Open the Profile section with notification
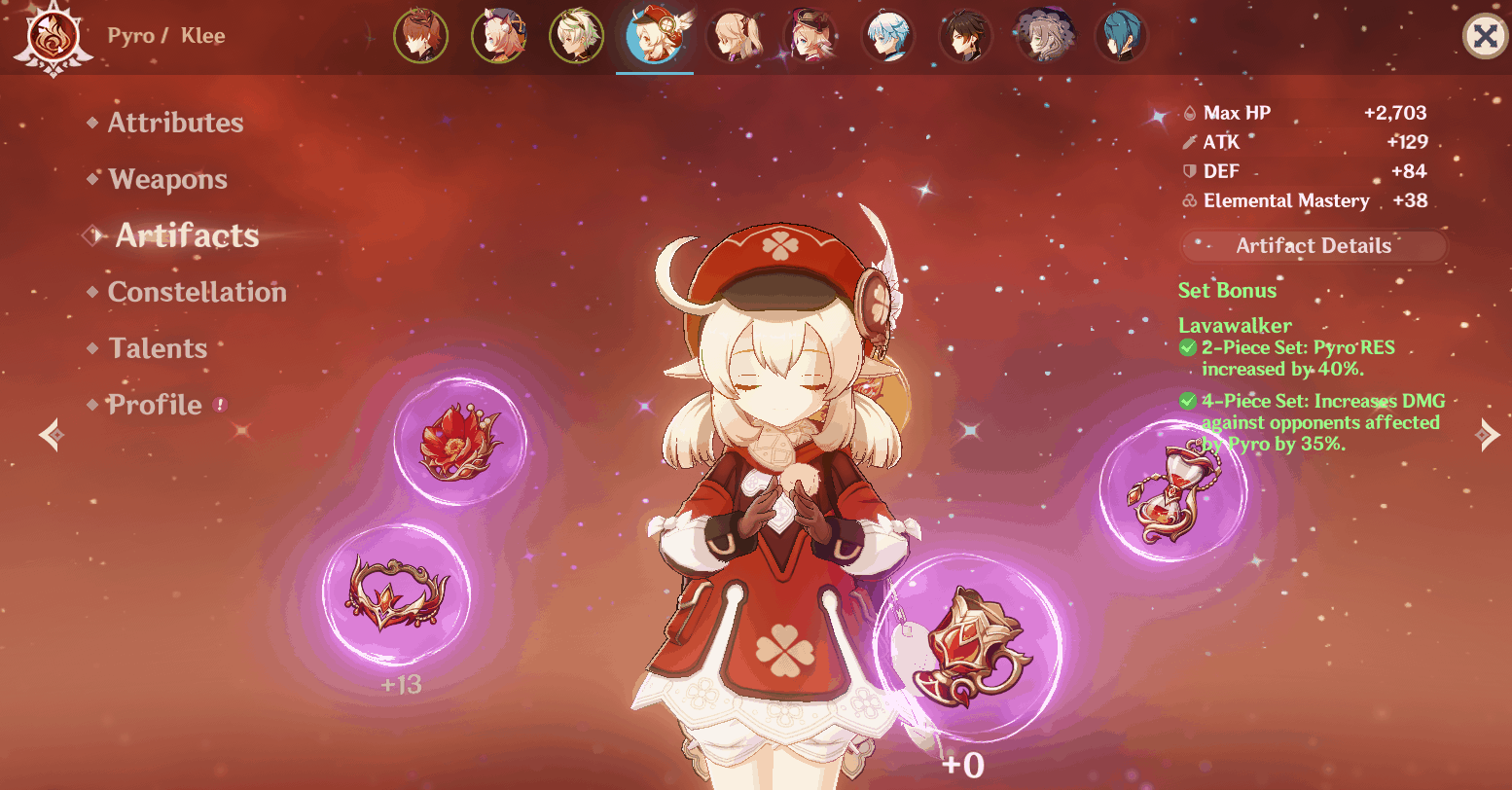Screen dimensions: 1512x790 [155, 405]
